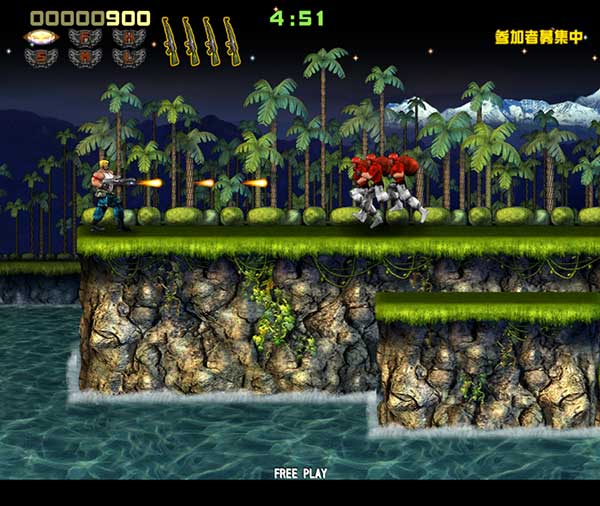The image size is (600, 506).
Task: Pick the S weapon eagle emblem
Action: coord(41,57)
